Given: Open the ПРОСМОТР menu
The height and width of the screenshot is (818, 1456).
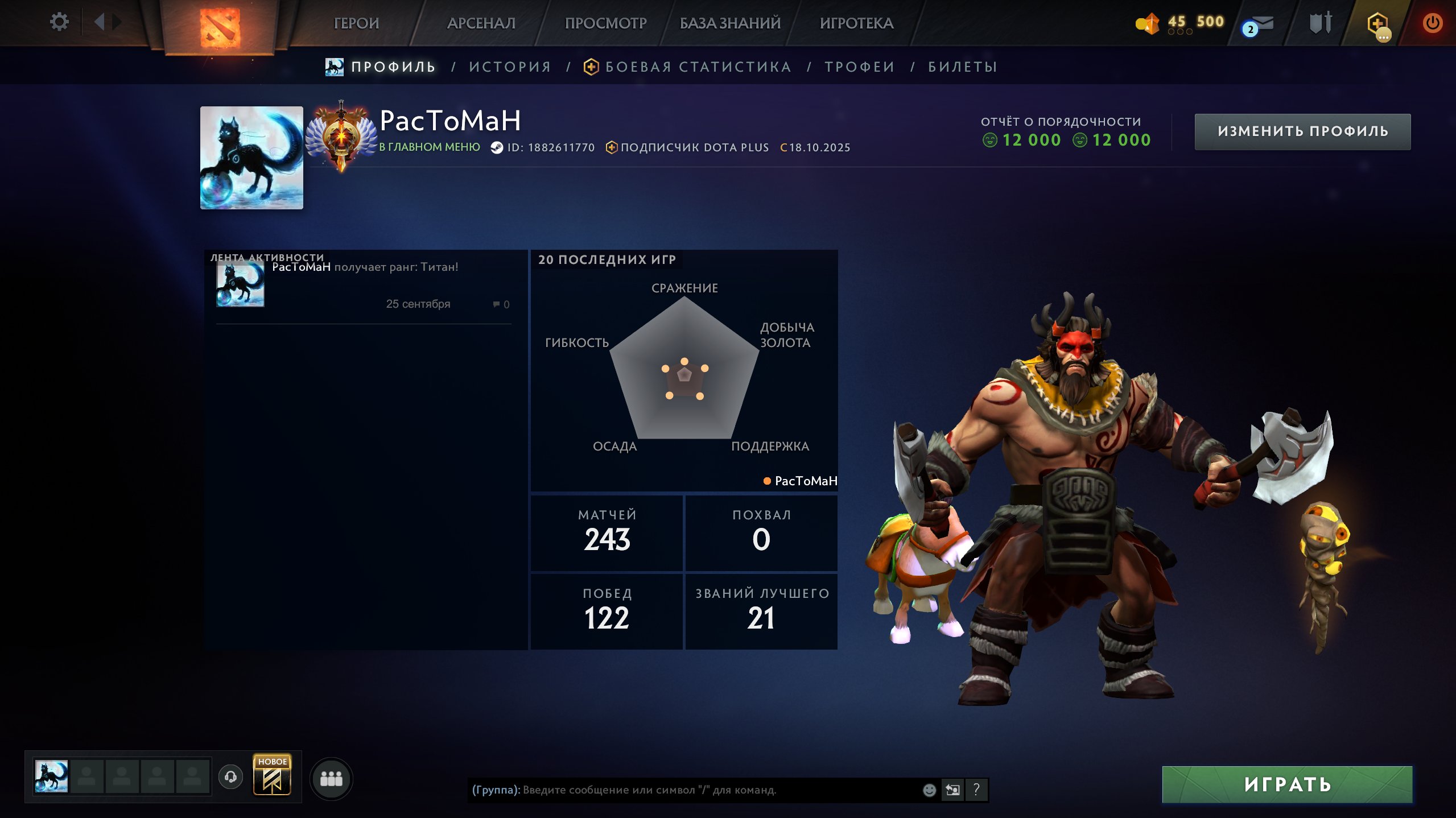Looking at the screenshot, I should tap(605, 23).
